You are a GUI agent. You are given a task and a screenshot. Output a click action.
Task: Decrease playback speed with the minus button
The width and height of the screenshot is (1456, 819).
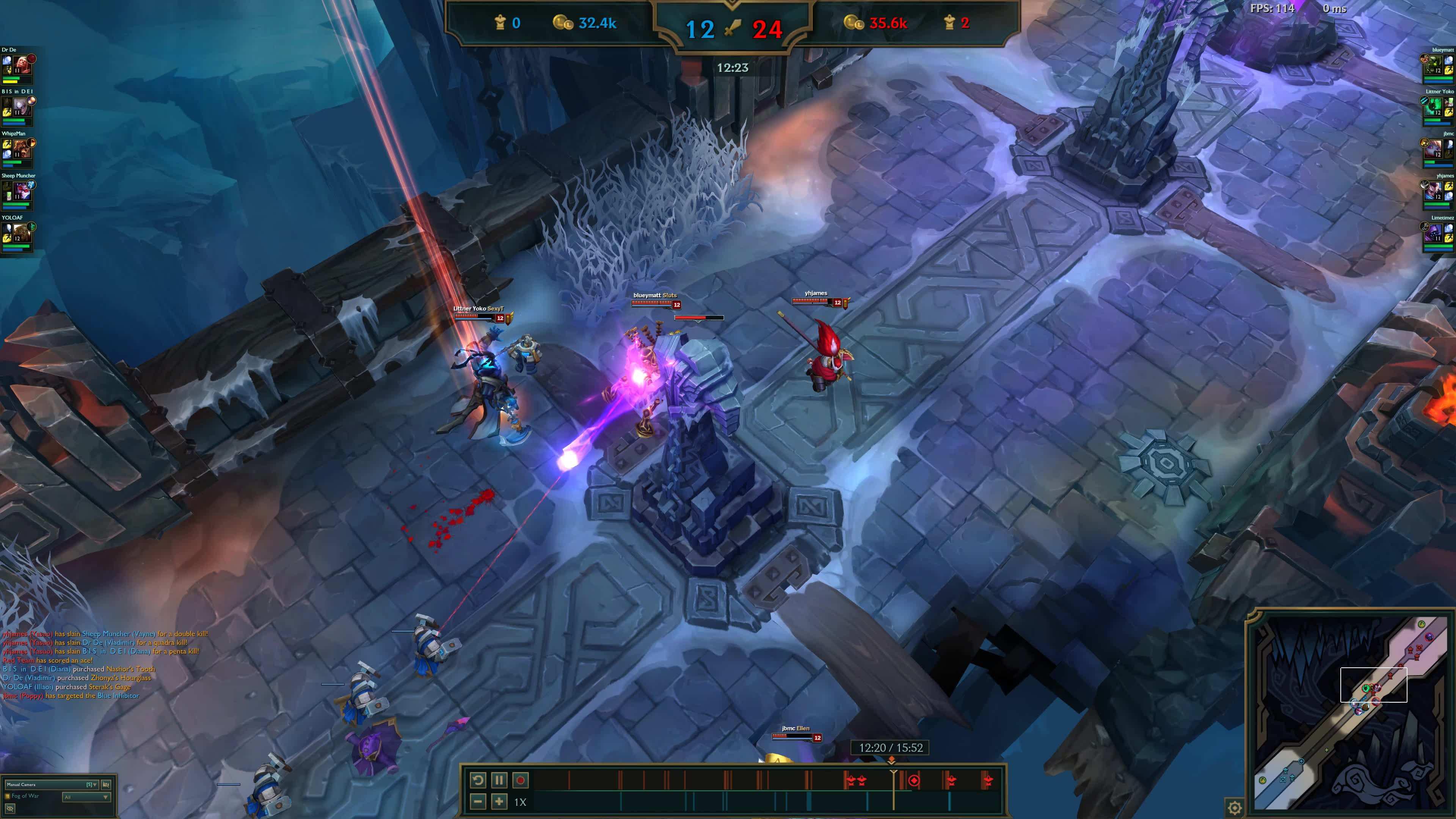[478, 802]
